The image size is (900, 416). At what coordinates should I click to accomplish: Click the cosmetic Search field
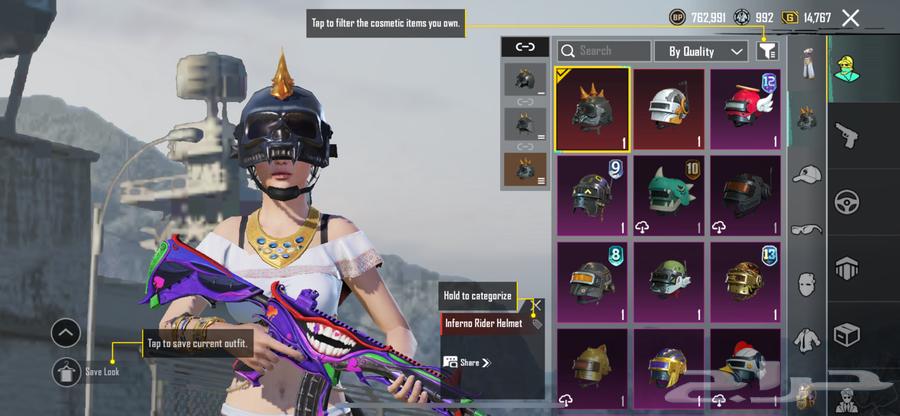pos(604,50)
